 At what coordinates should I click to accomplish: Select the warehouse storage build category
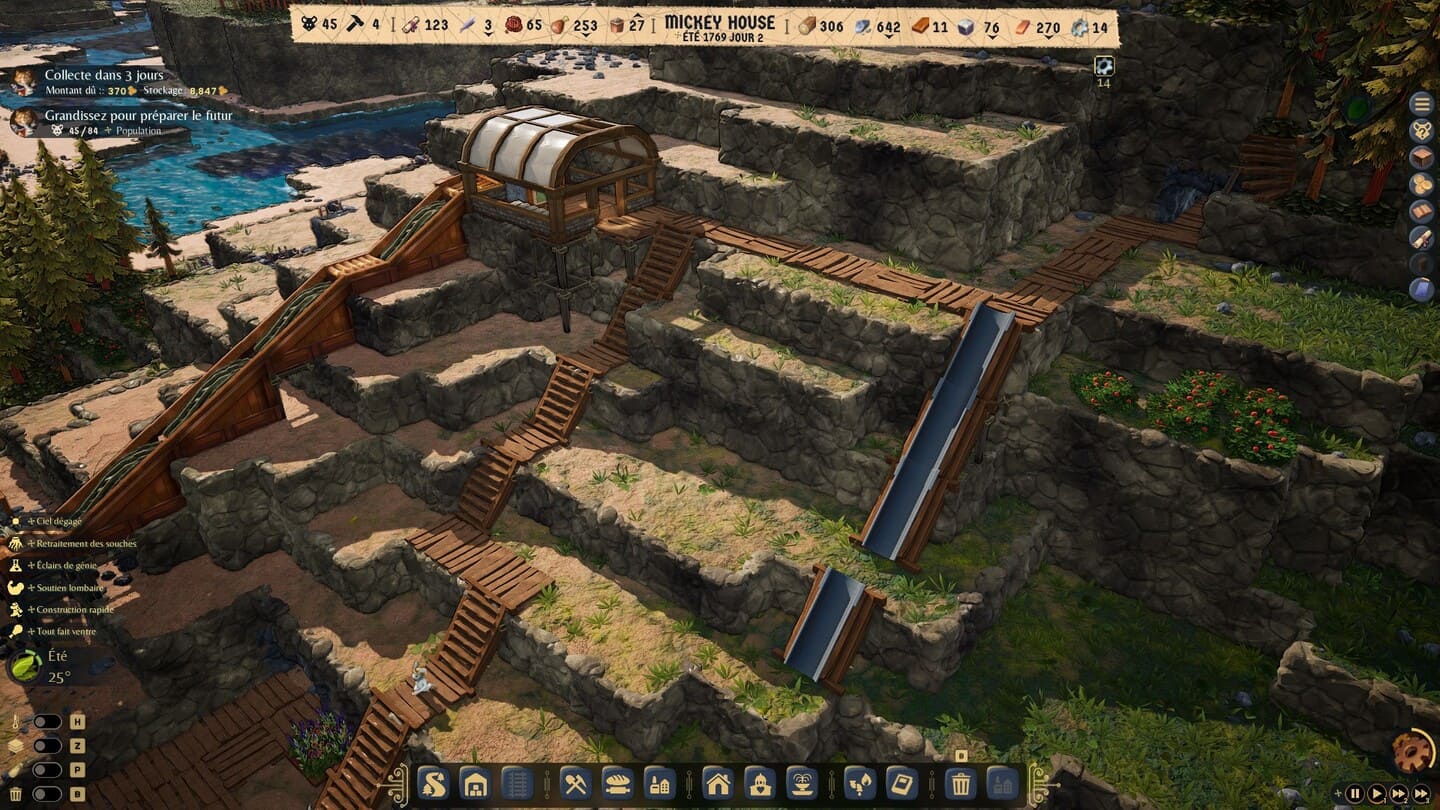(475, 782)
